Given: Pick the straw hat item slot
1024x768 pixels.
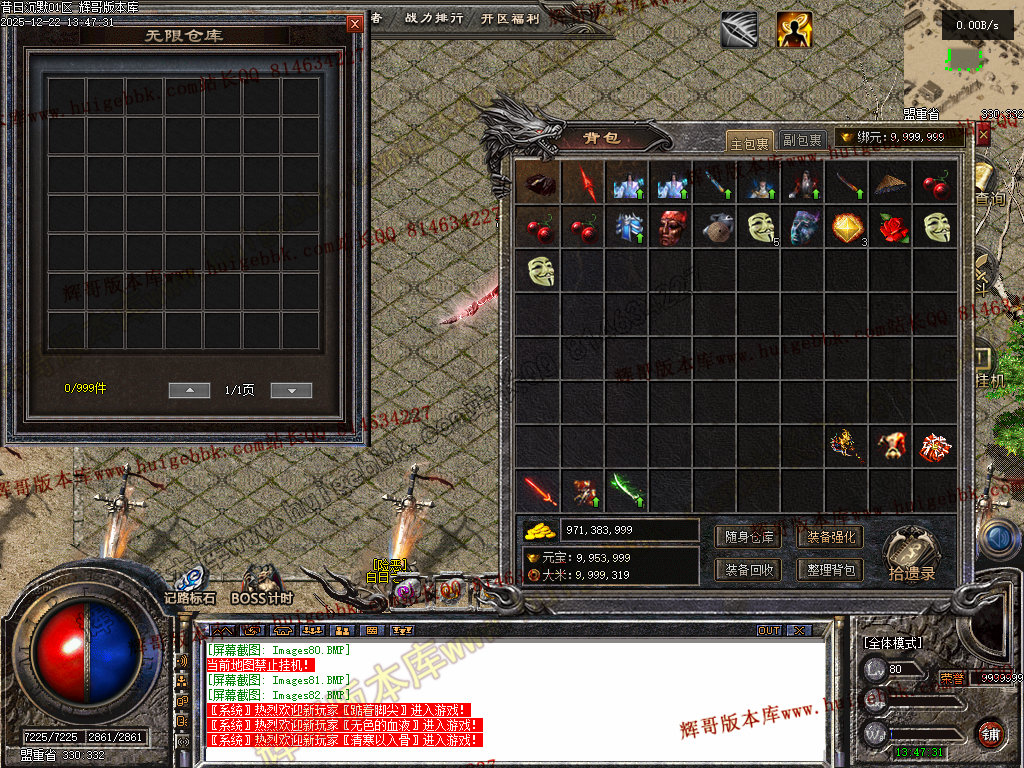Looking at the screenshot, I should 892,184.
